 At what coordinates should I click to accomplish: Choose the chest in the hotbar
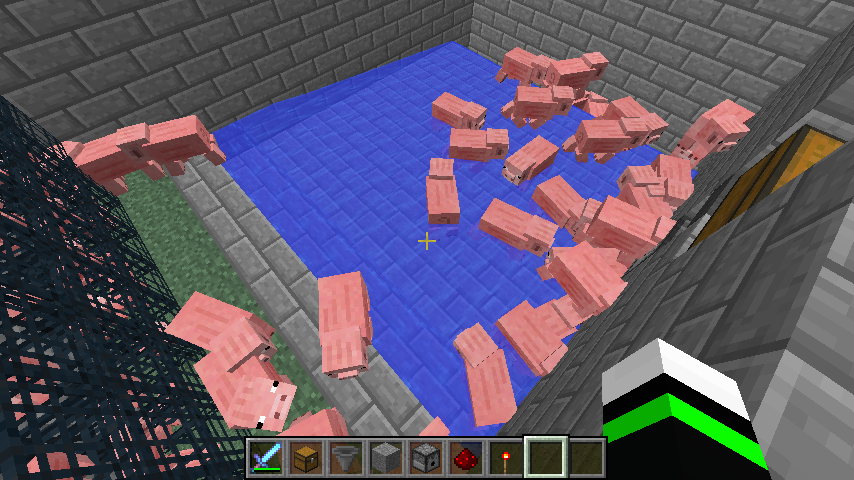(x=306, y=458)
